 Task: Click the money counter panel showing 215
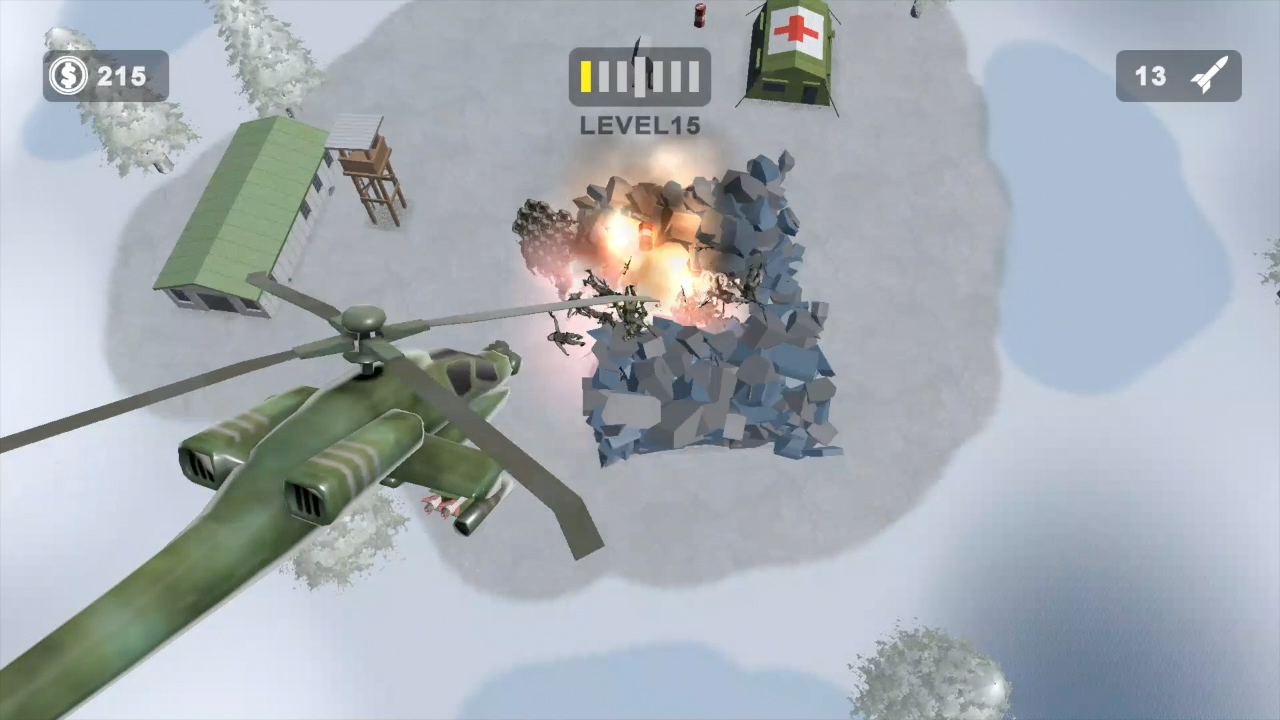[105, 76]
